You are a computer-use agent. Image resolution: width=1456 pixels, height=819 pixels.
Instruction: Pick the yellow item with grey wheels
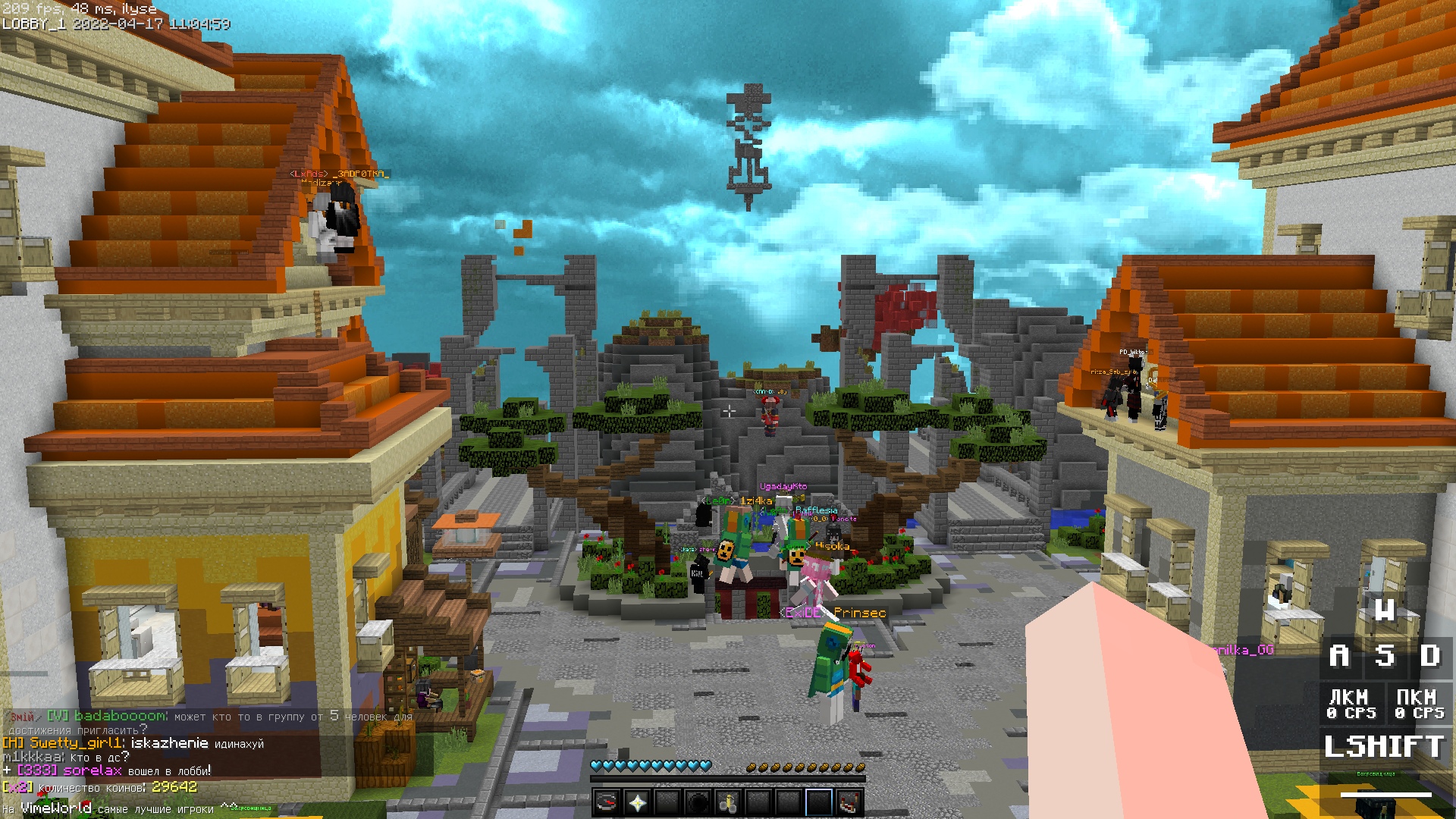728,802
